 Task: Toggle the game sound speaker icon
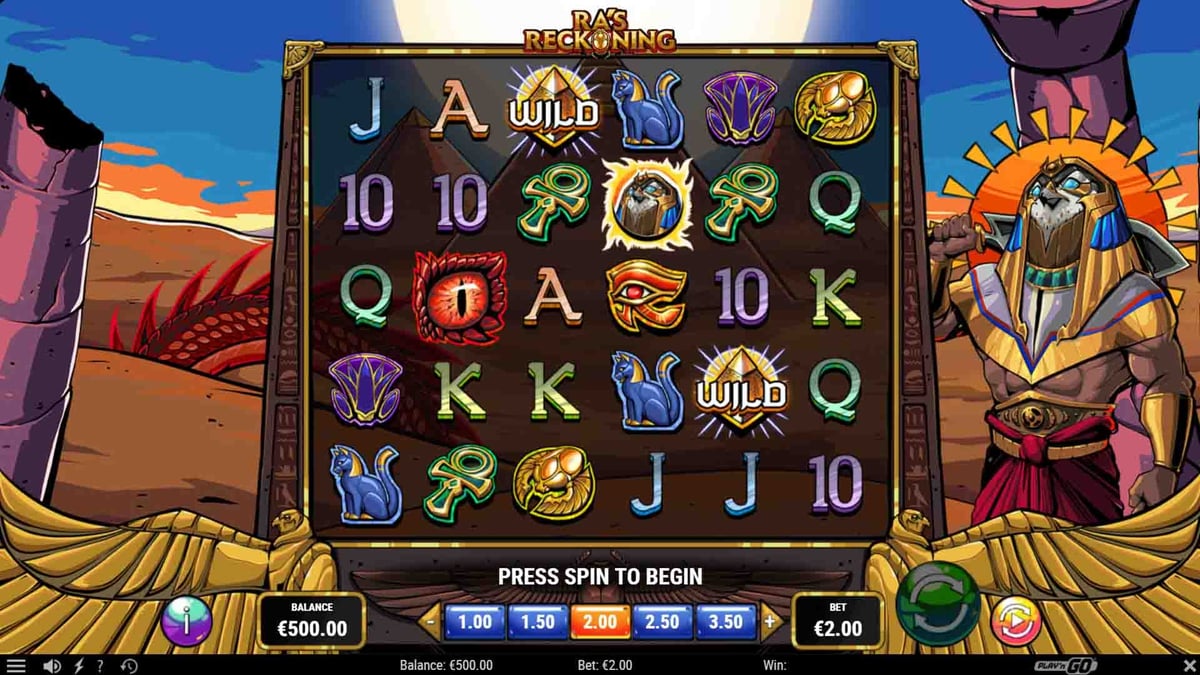[x=51, y=666]
